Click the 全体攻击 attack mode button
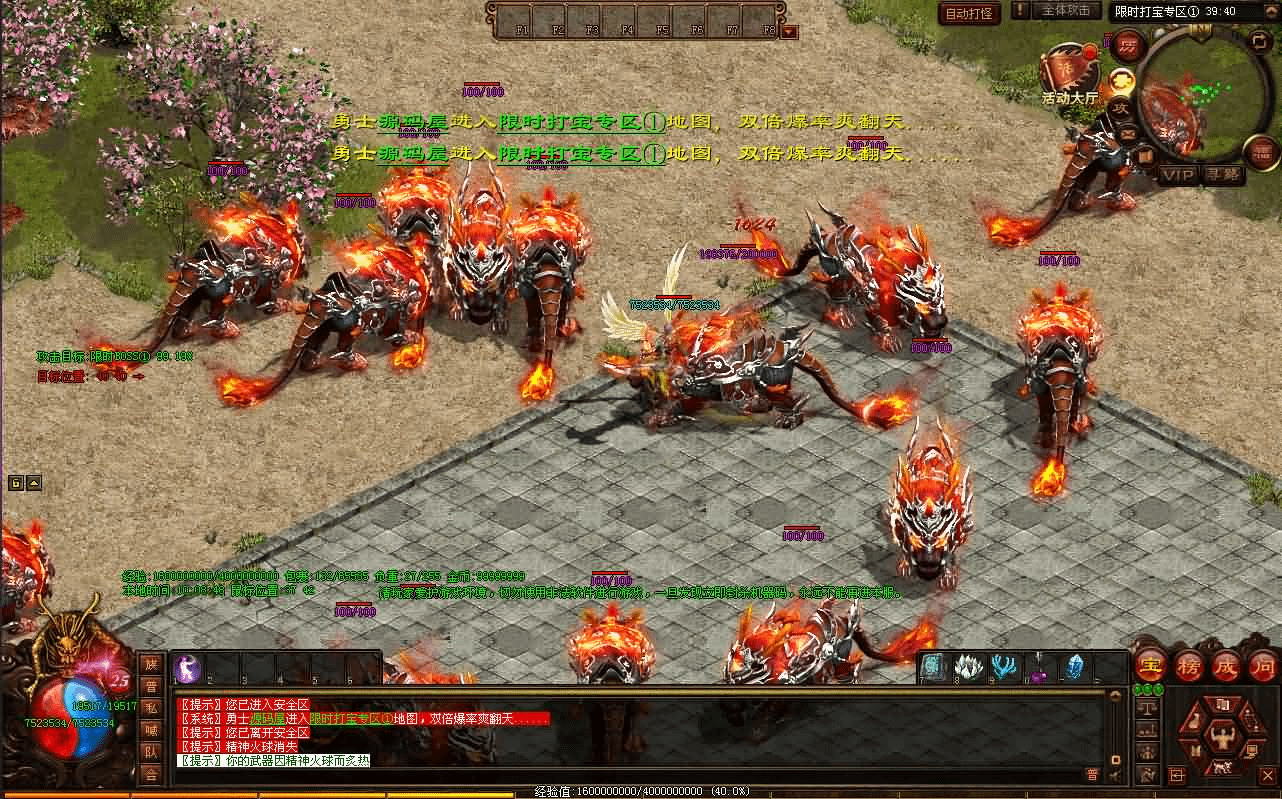1282x799 pixels. 1065,11
